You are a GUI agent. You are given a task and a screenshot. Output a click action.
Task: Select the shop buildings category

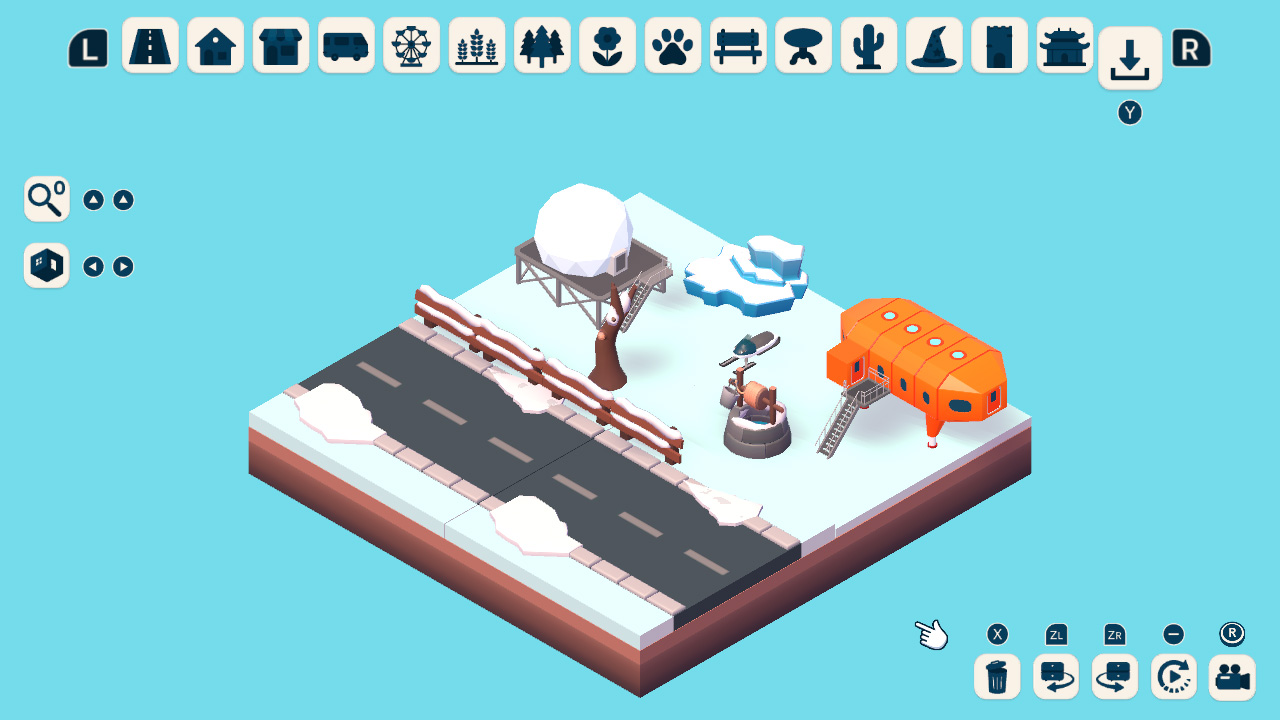(281, 45)
